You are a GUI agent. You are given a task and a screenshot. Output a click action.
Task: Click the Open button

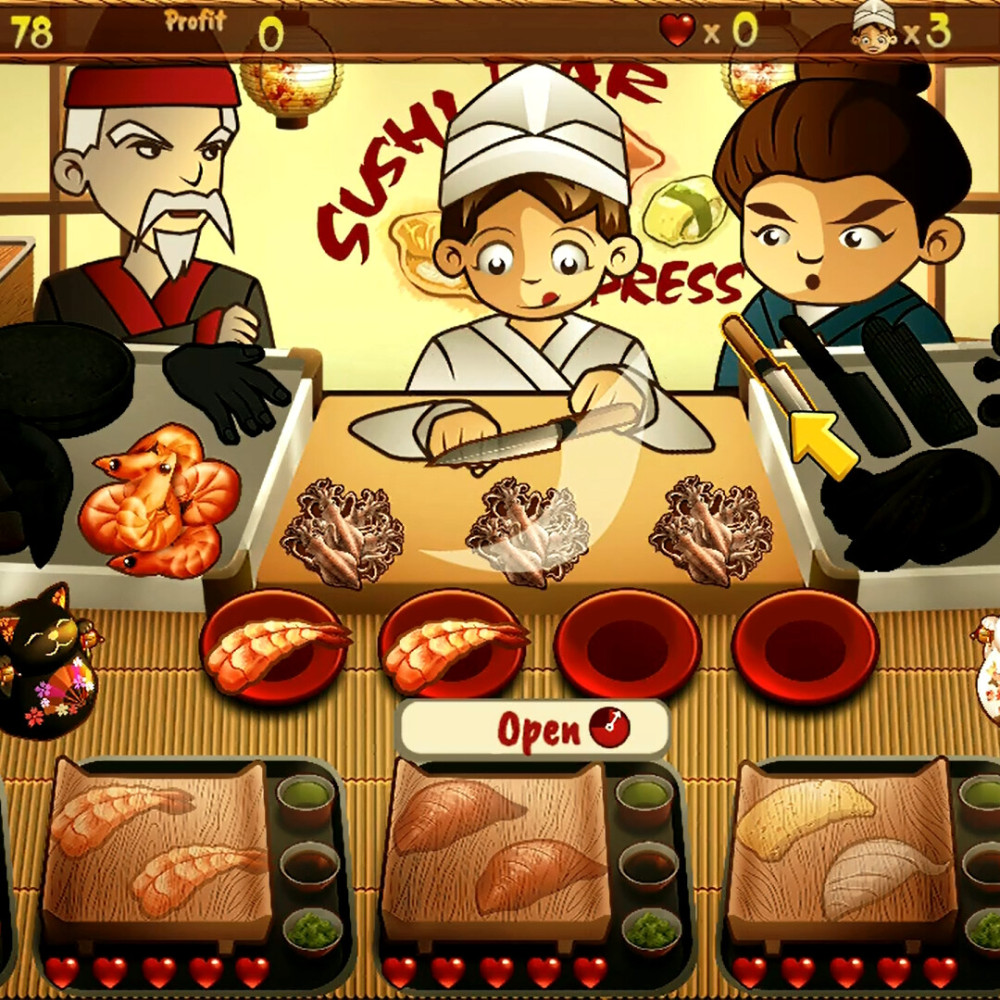pos(533,730)
